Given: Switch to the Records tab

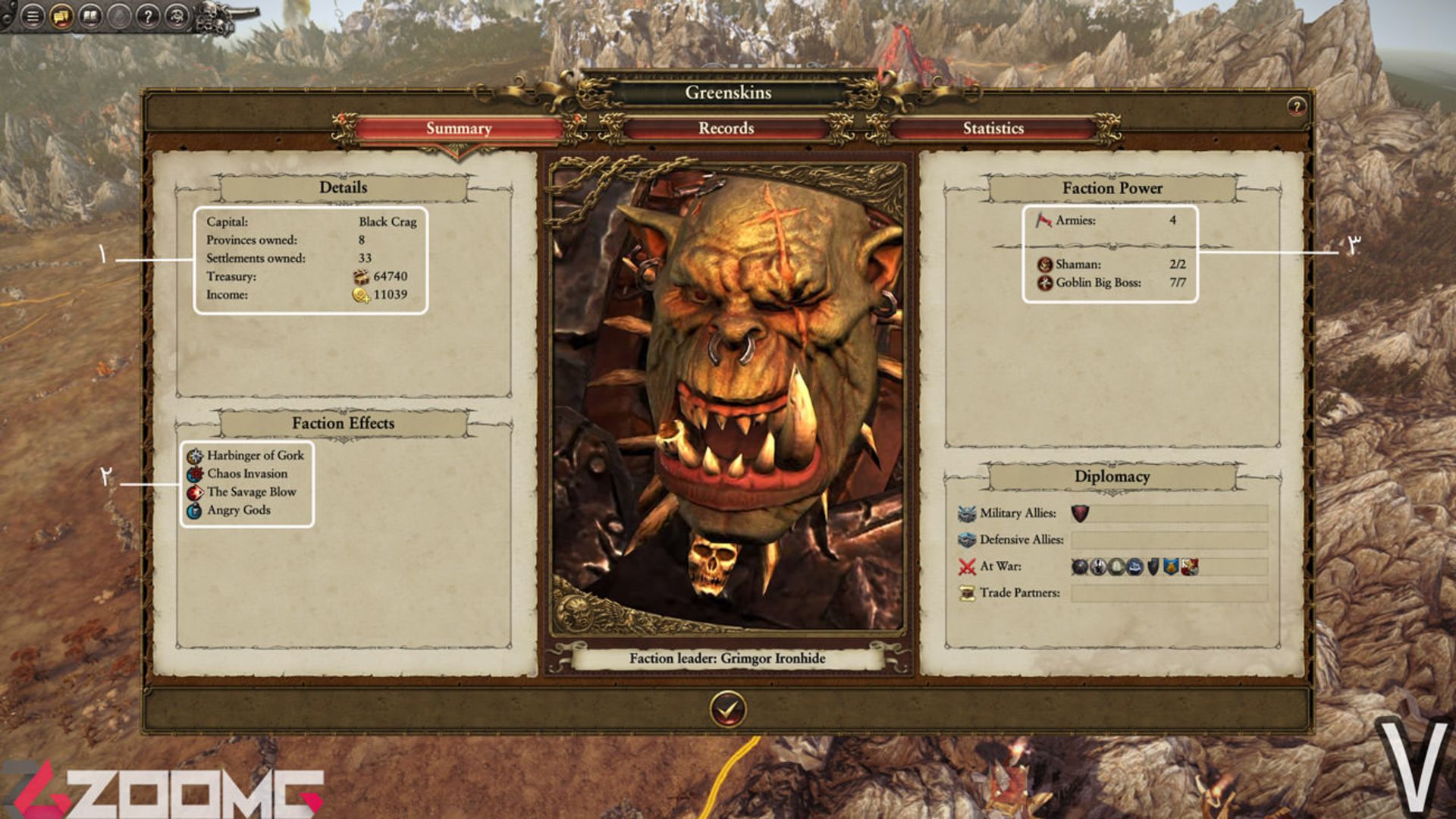Looking at the screenshot, I should (726, 128).
